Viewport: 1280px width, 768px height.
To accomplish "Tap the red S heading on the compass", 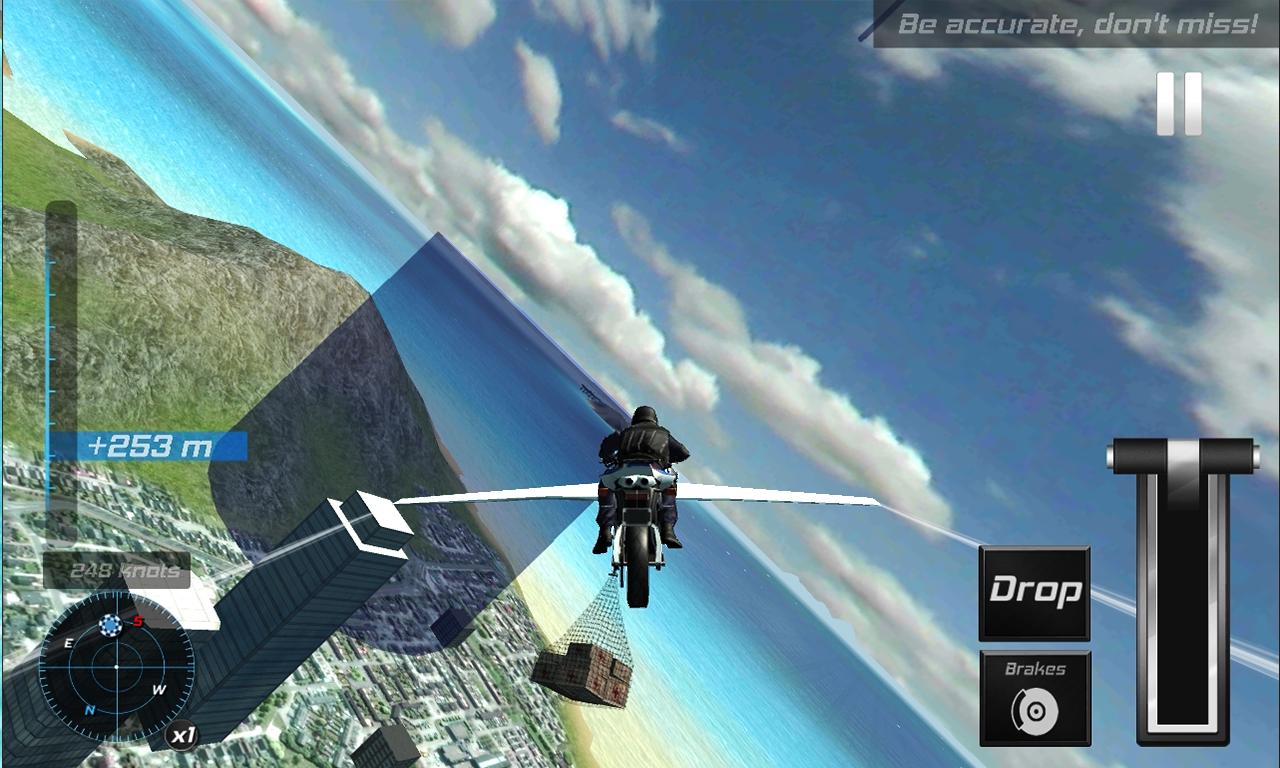I will (x=138, y=621).
